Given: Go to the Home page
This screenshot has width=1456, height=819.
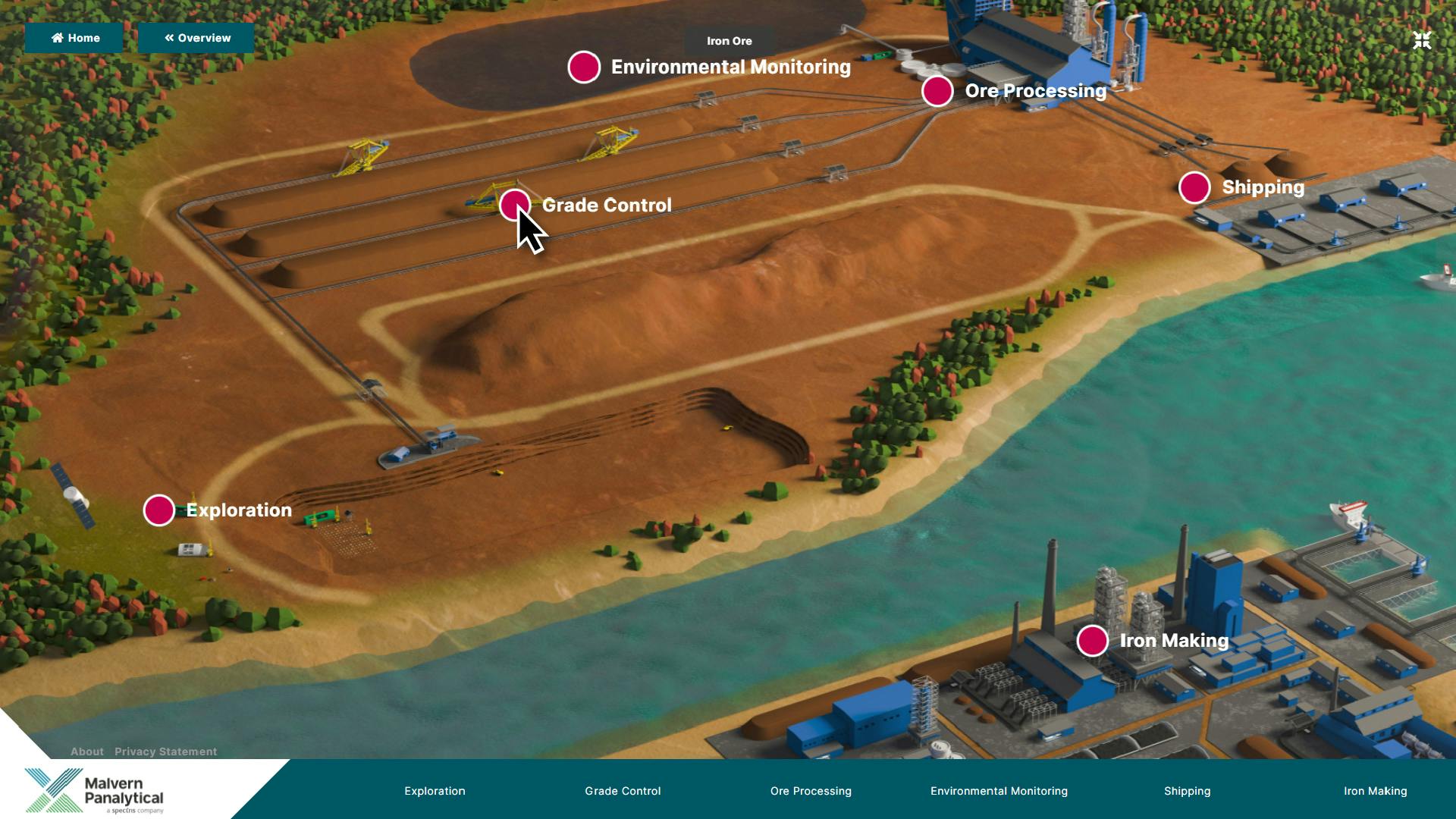Looking at the screenshot, I should 74,38.
